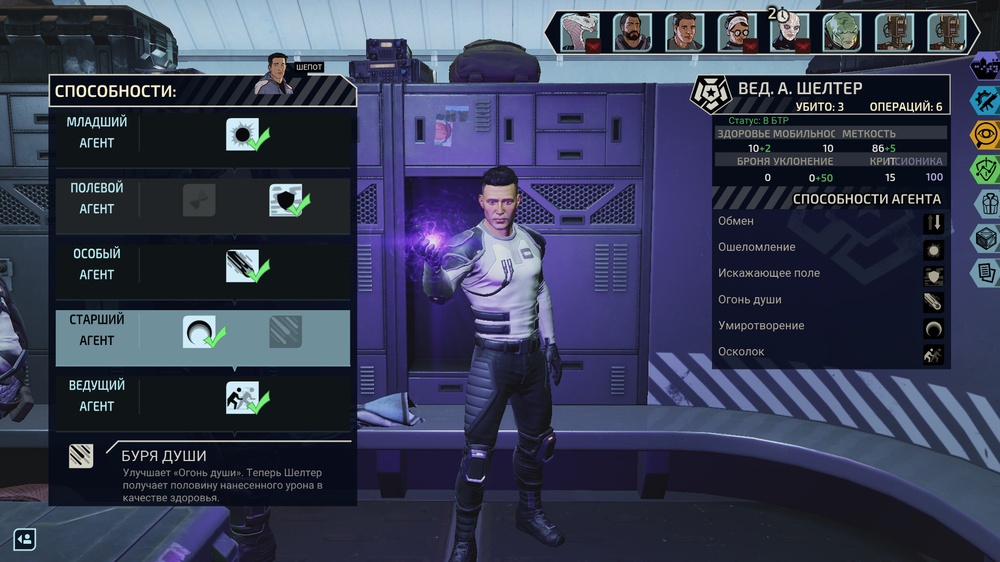The width and height of the screenshot is (1000, 562).
Task: Choose the agent with round glasses
Action: click(x=737, y=32)
